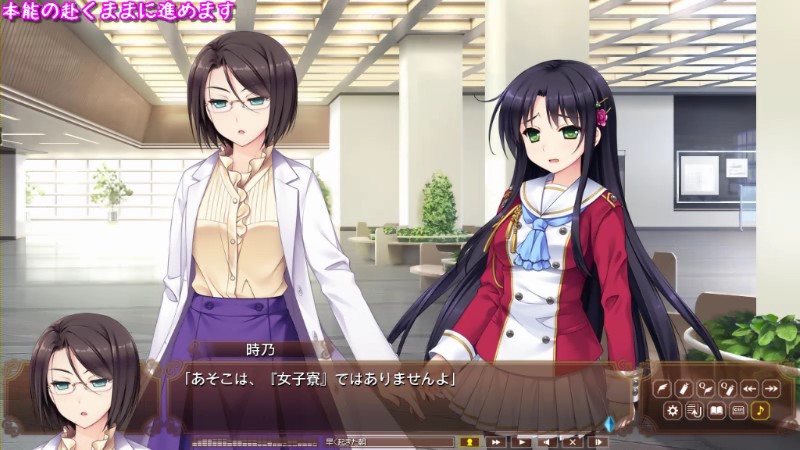Skip forward with the double right arrow

tap(771, 389)
